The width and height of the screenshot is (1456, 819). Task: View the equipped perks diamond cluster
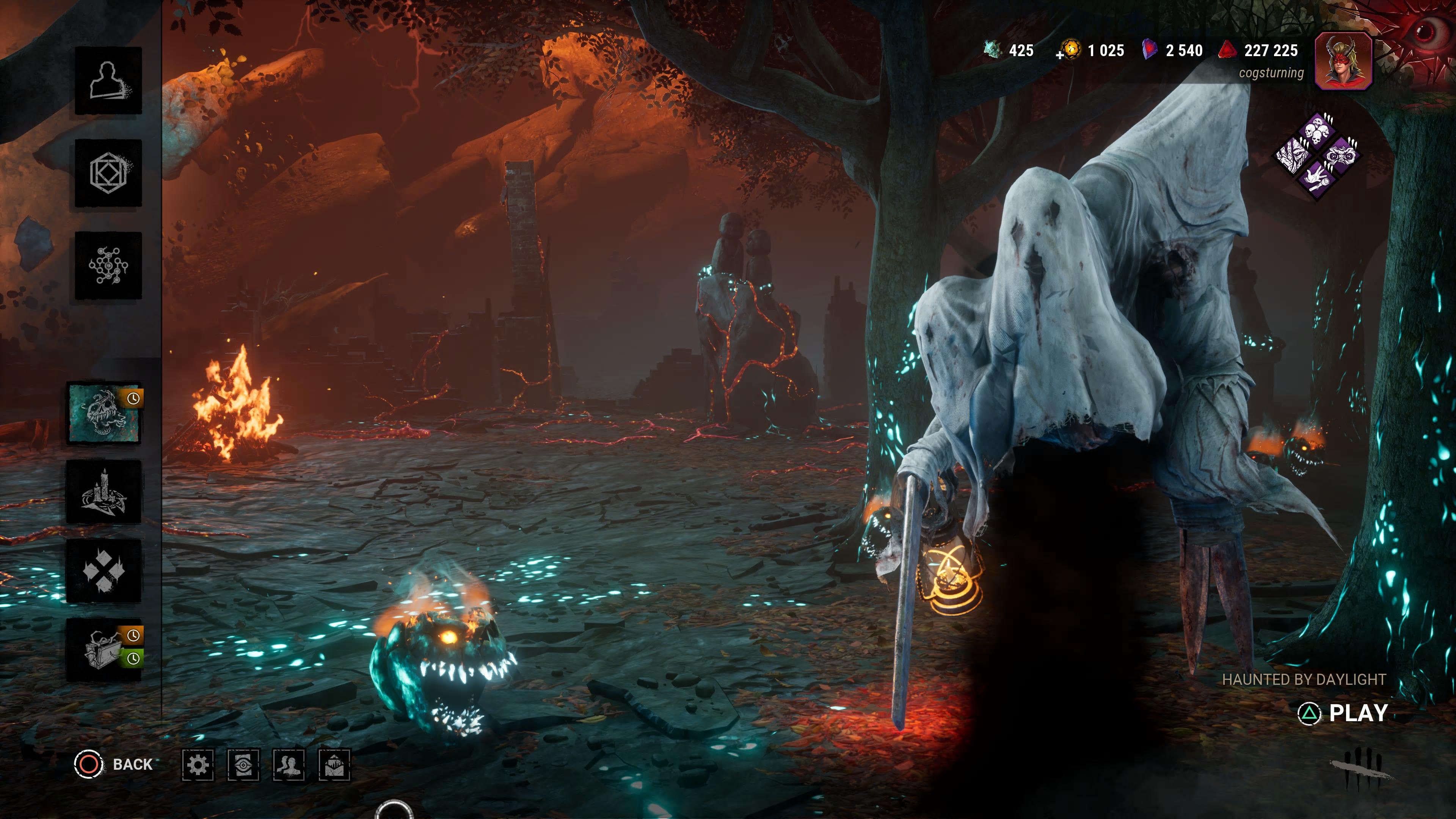[1316, 154]
